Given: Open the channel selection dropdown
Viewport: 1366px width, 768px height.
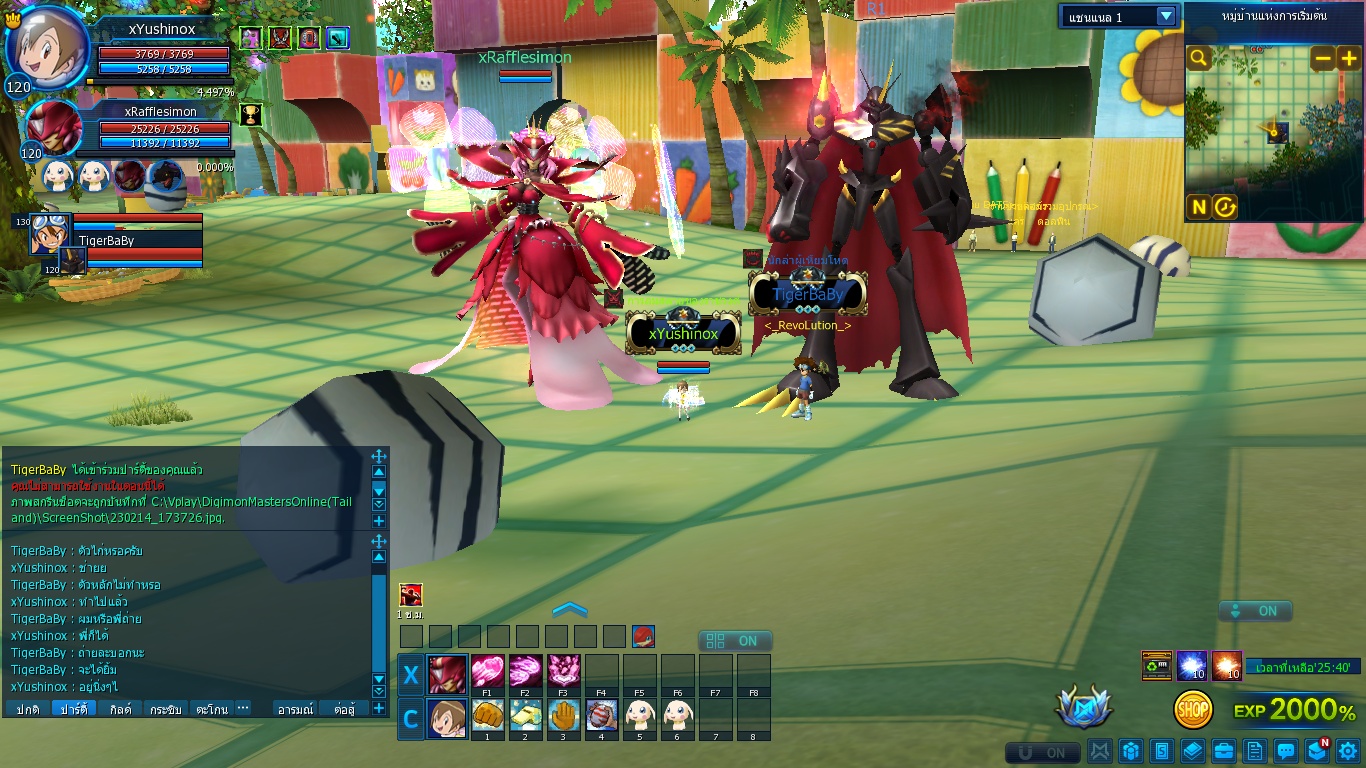Looking at the screenshot, I should point(1119,16).
